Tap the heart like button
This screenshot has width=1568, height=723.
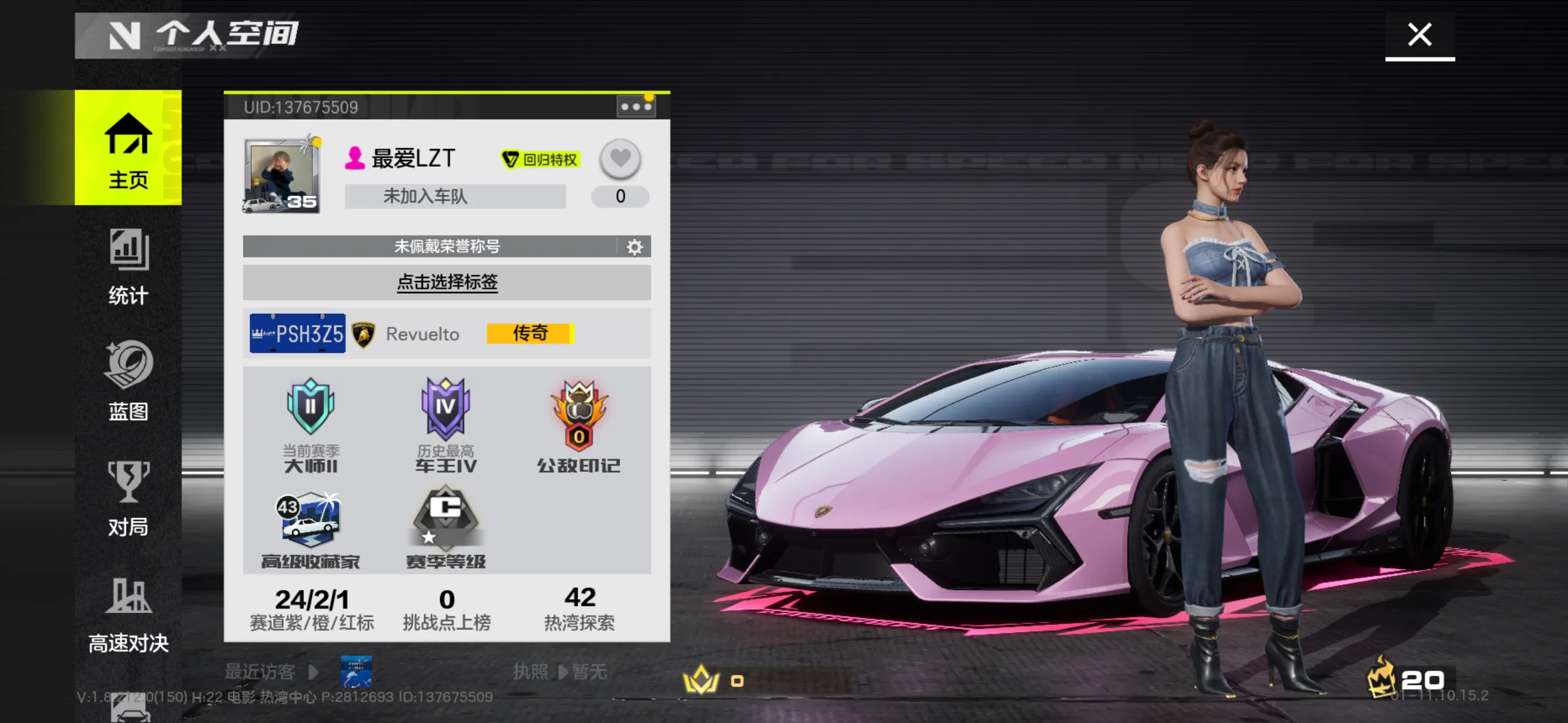[620, 159]
